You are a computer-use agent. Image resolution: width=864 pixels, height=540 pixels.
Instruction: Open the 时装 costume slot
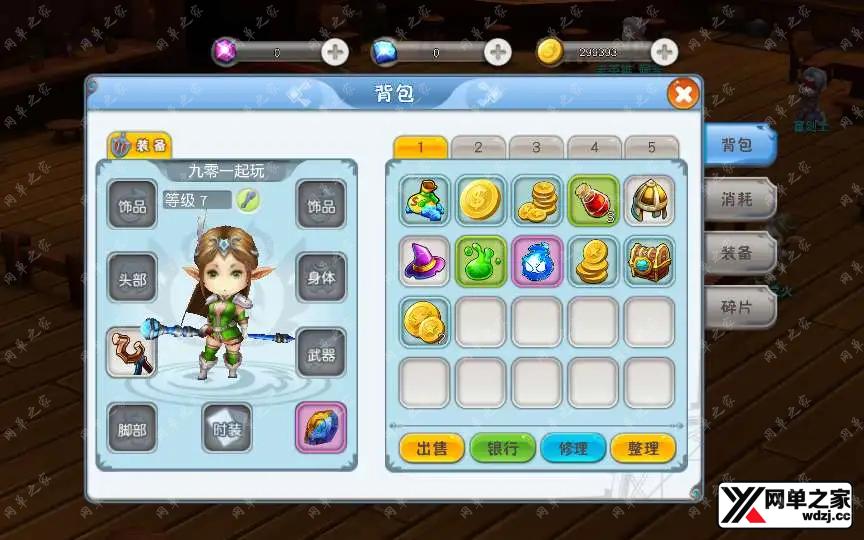(x=226, y=429)
